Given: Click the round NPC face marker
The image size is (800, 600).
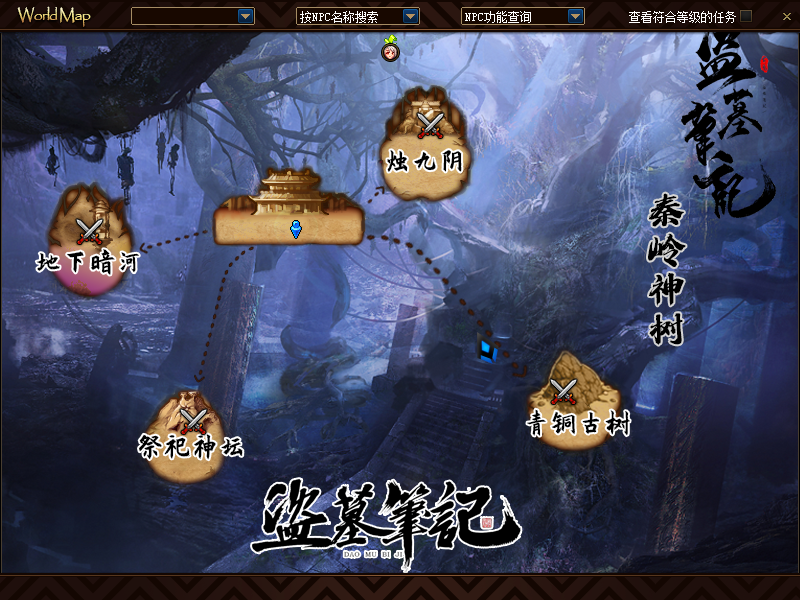Looking at the screenshot, I should point(390,52).
